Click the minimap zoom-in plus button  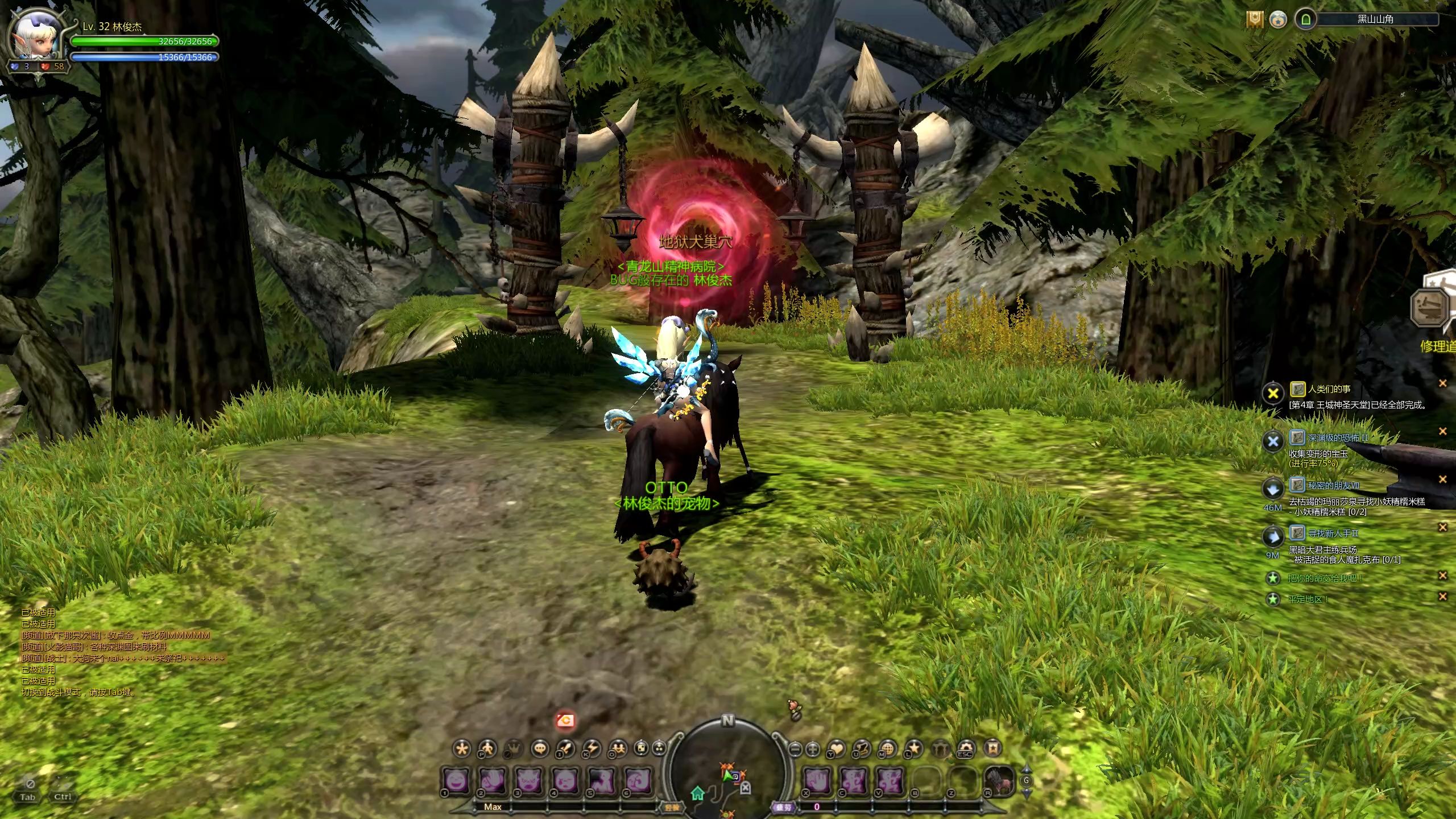[813, 749]
